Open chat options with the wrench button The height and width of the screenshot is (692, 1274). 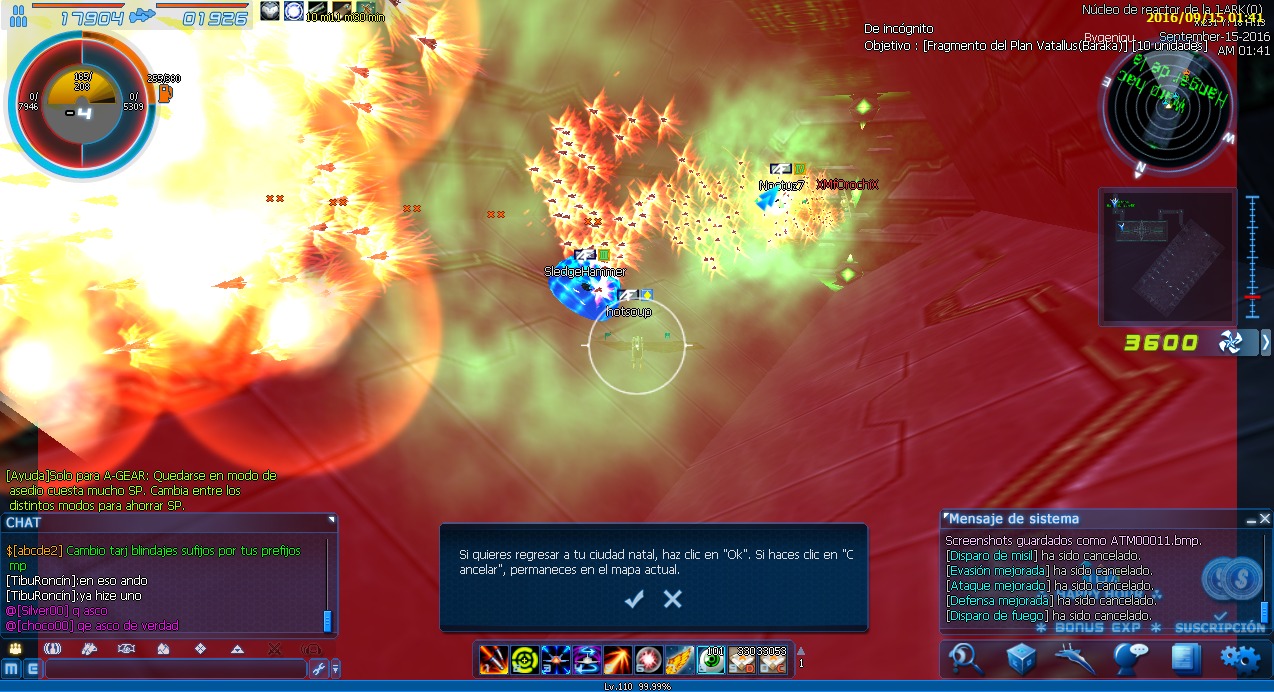(318, 668)
